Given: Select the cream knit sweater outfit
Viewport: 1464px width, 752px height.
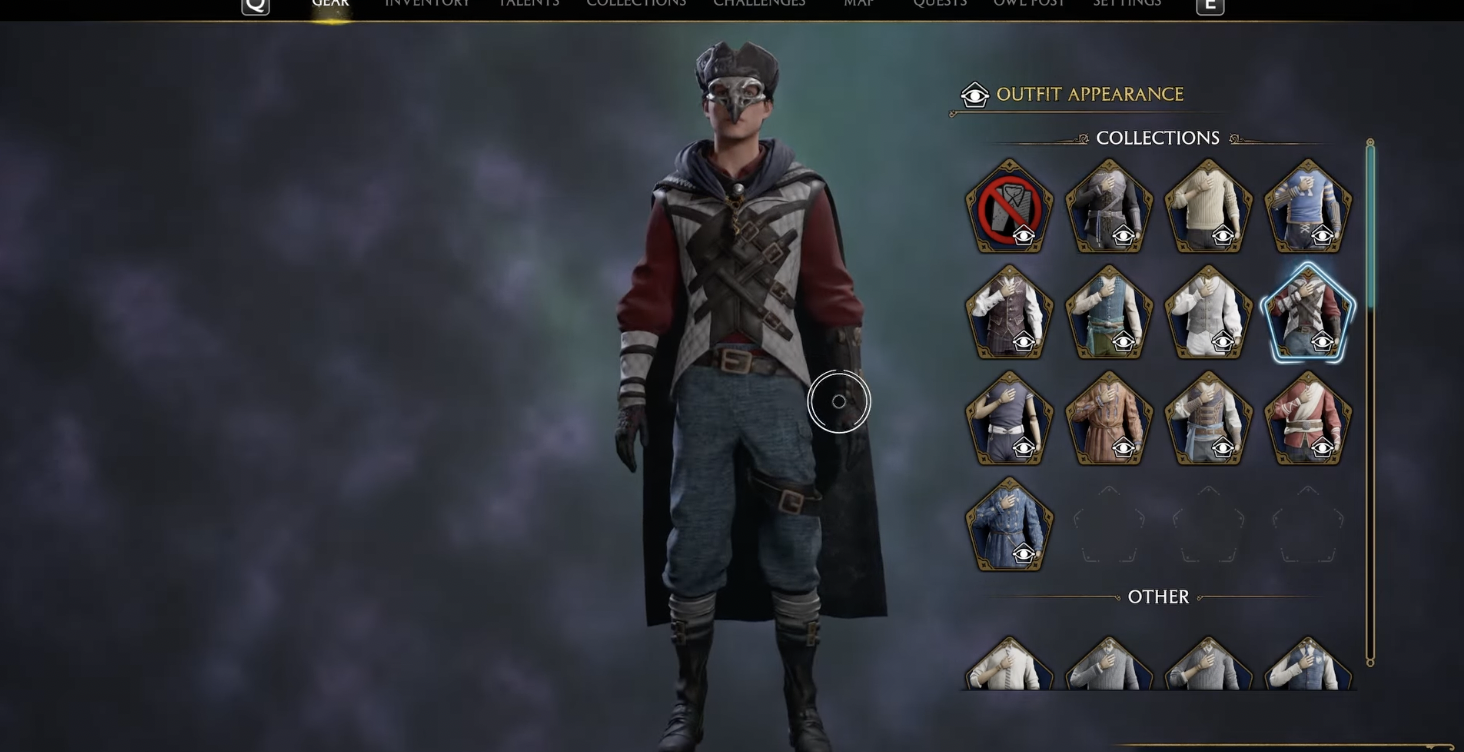Looking at the screenshot, I should pos(1208,207).
